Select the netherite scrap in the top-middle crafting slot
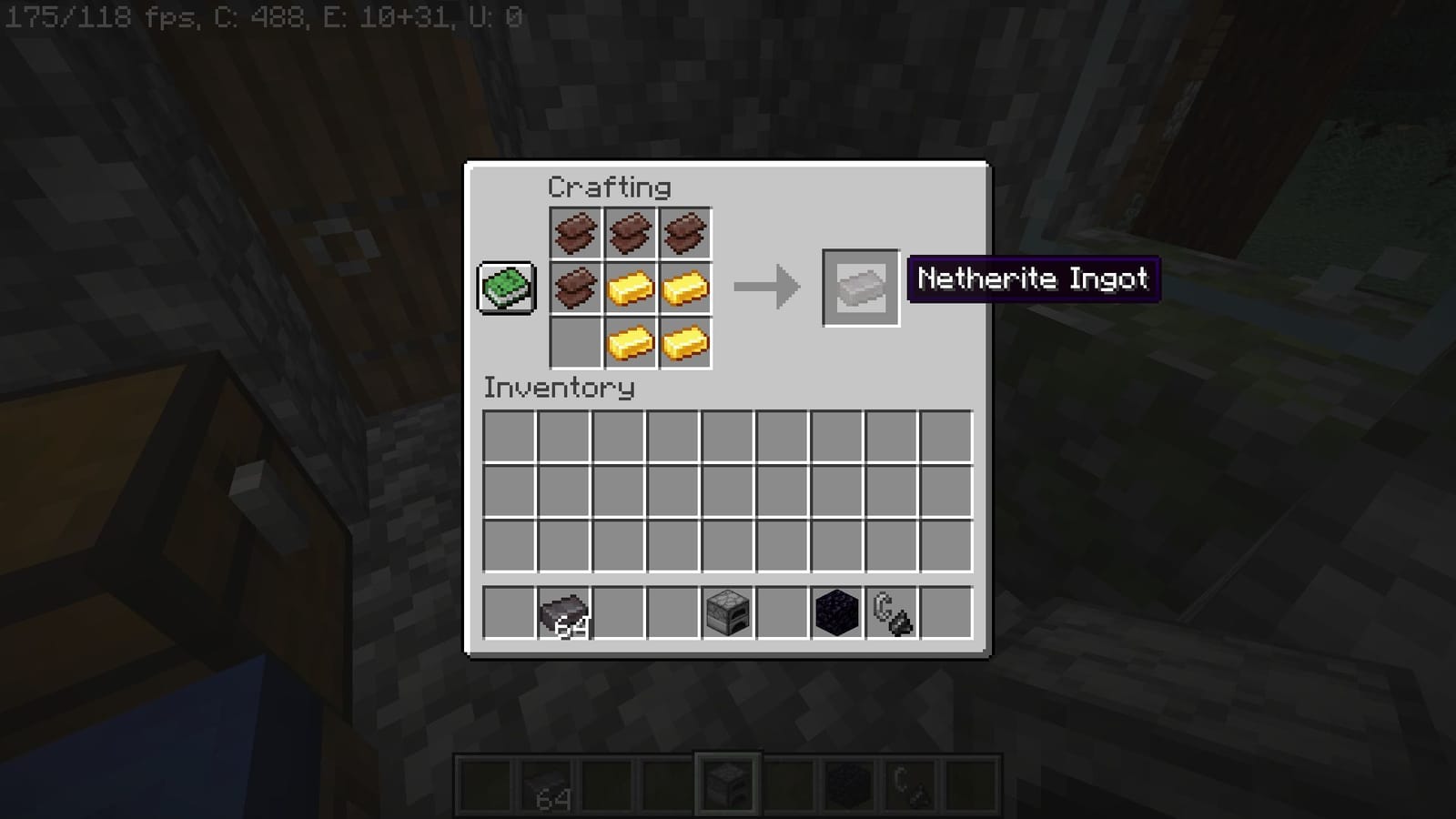 630,233
